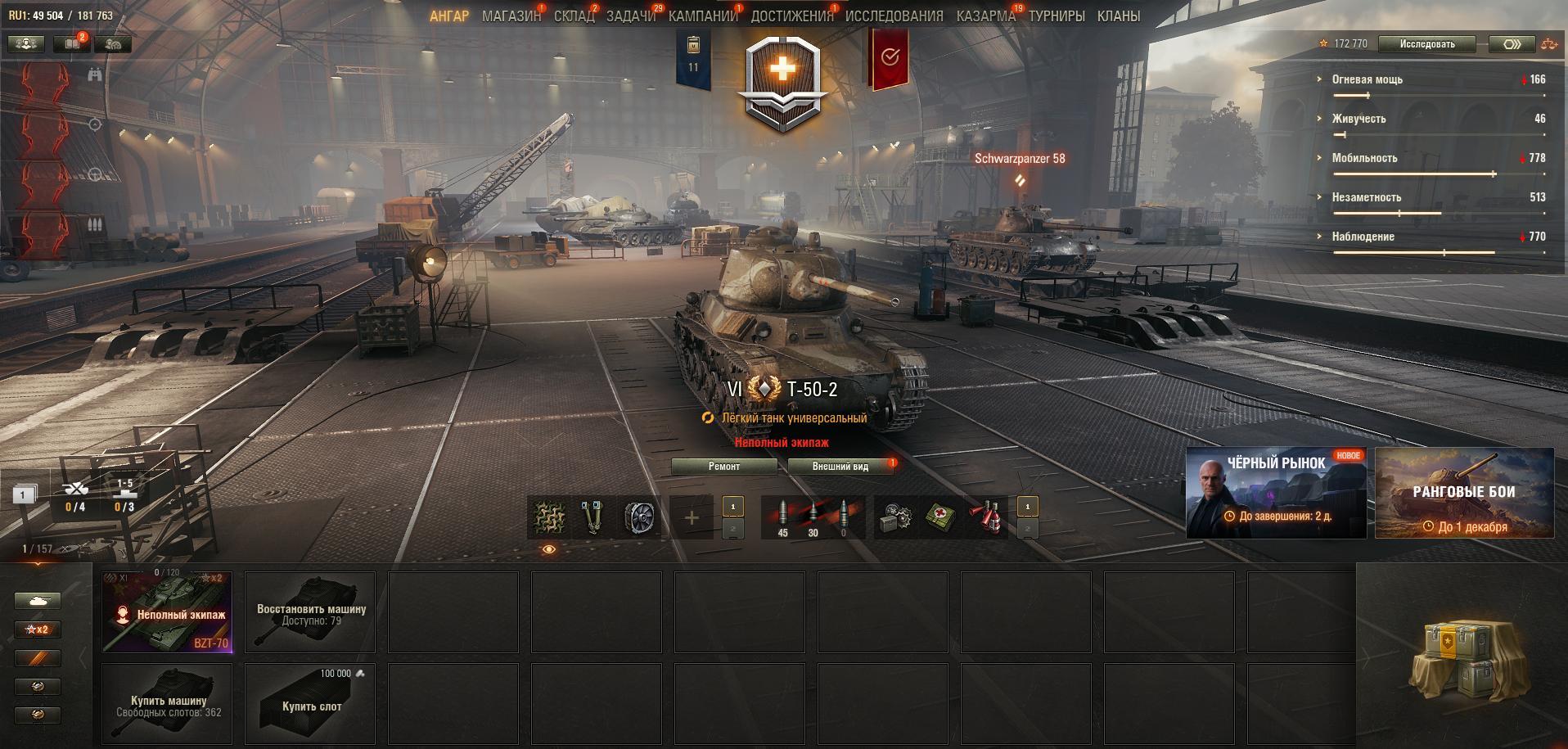Open the Ранговые бои banner
Image resolution: width=1568 pixels, height=749 pixels.
1464,493
